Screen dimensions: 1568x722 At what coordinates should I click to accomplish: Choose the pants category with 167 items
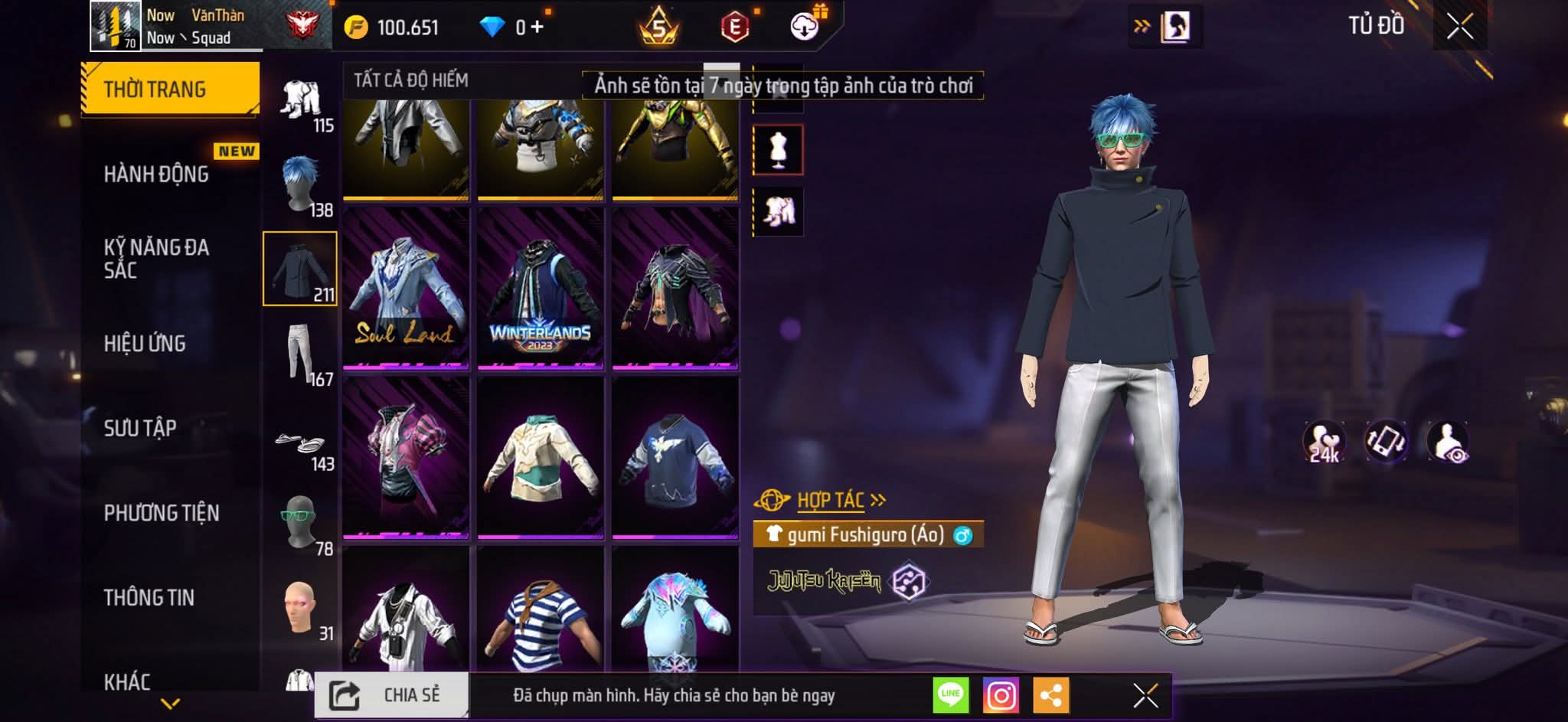point(300,354)
